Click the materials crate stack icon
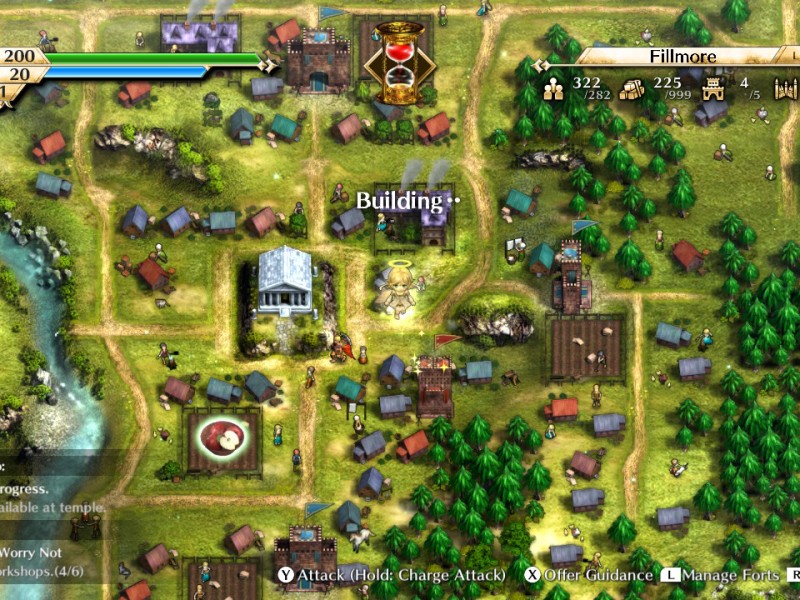800x600 pixels. point(633,89)
